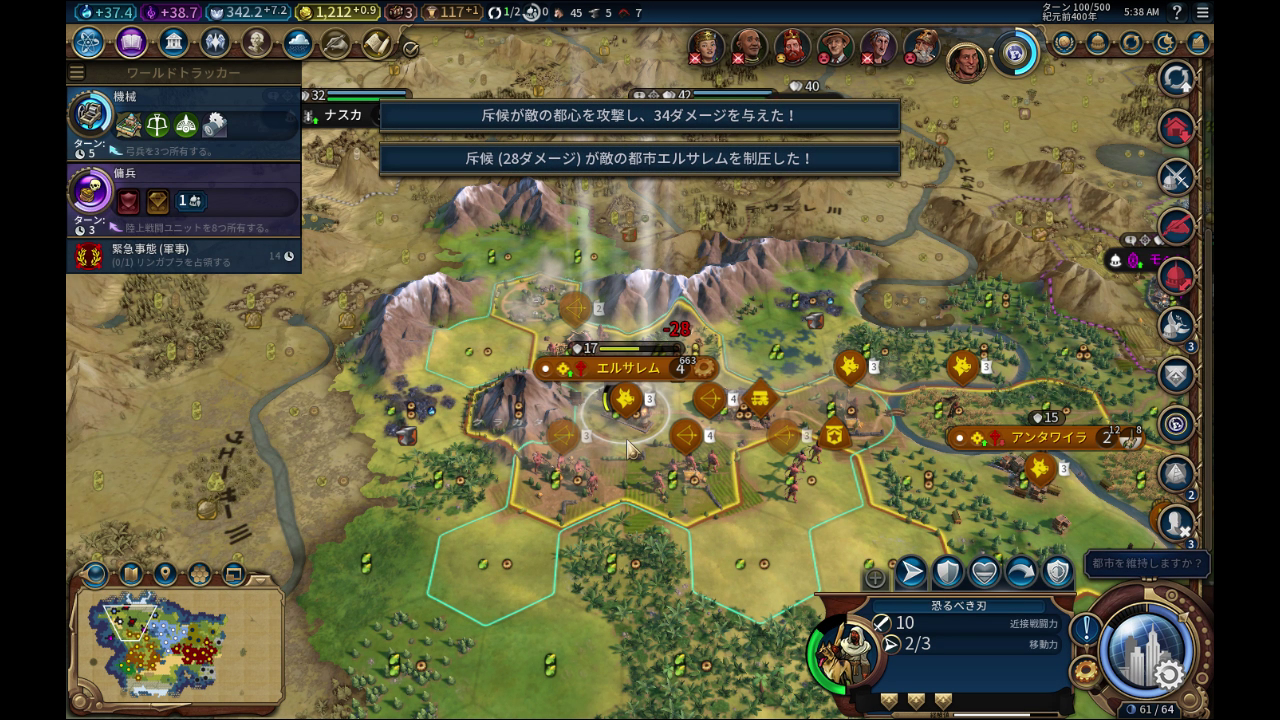Heal the unit with the heart icon
1280x720 pixels.
pyautogui.click(x=984, y=572)
